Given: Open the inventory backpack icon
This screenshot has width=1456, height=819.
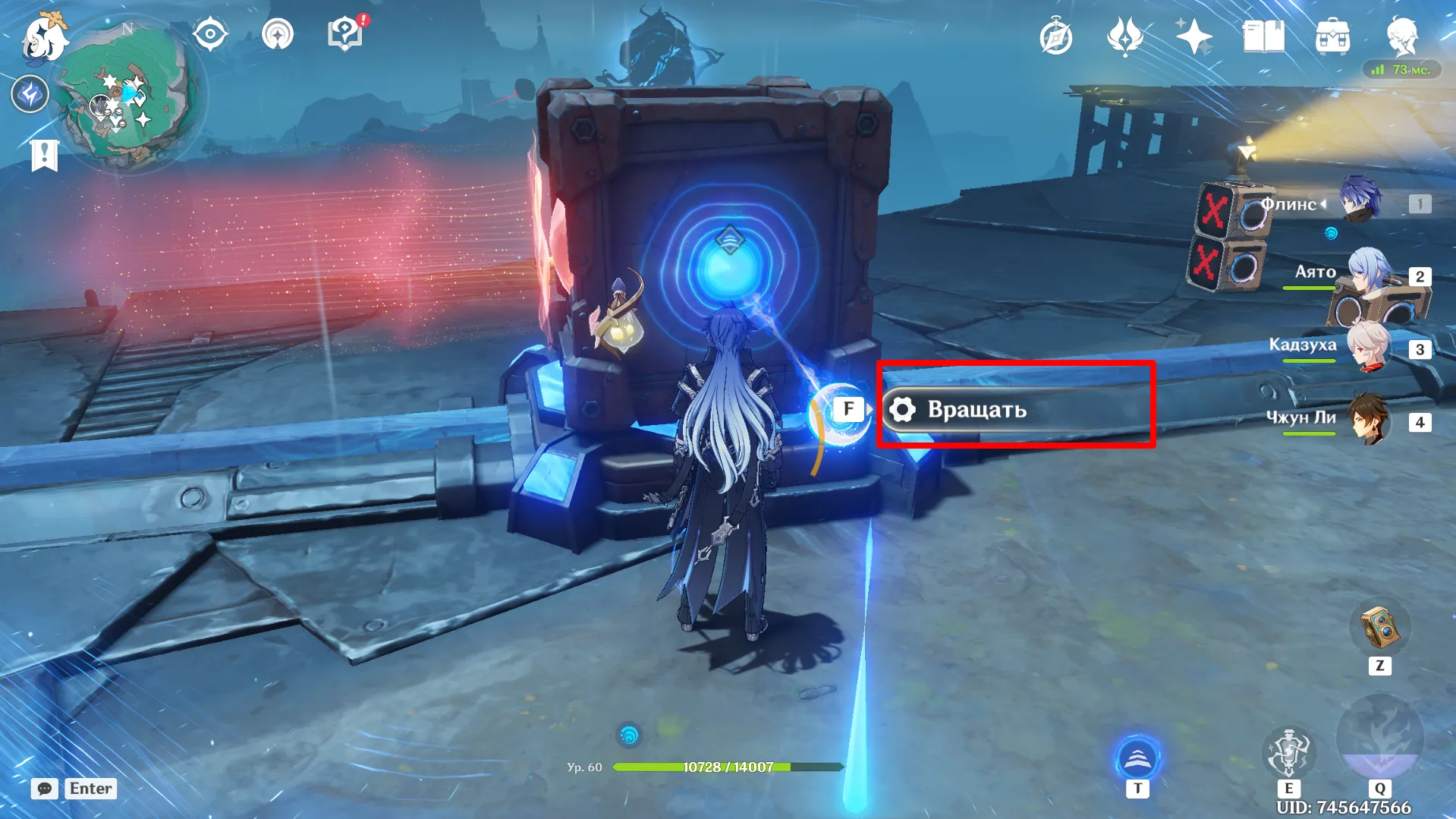Looking at the screenshot, I should (x=1332, y=36).
